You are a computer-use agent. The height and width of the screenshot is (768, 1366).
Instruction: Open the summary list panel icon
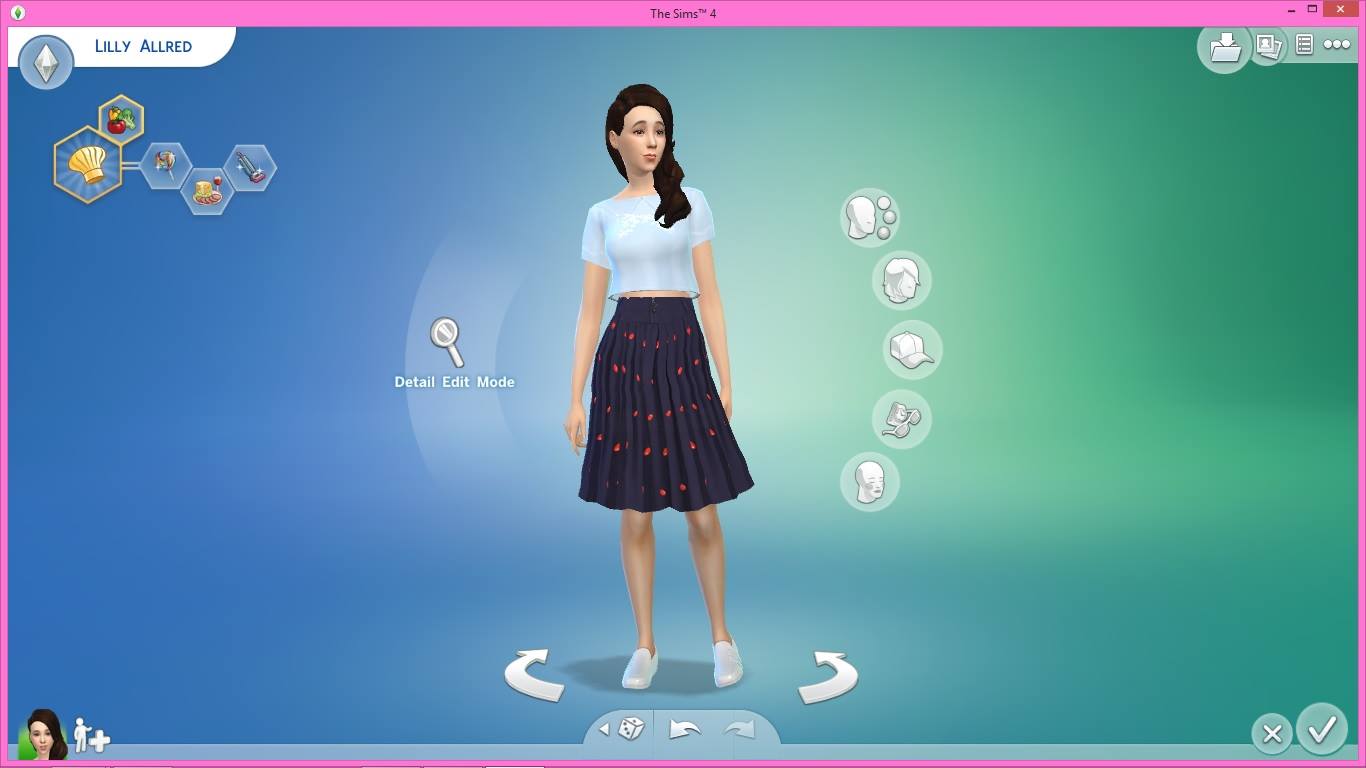pos(1302,45)
